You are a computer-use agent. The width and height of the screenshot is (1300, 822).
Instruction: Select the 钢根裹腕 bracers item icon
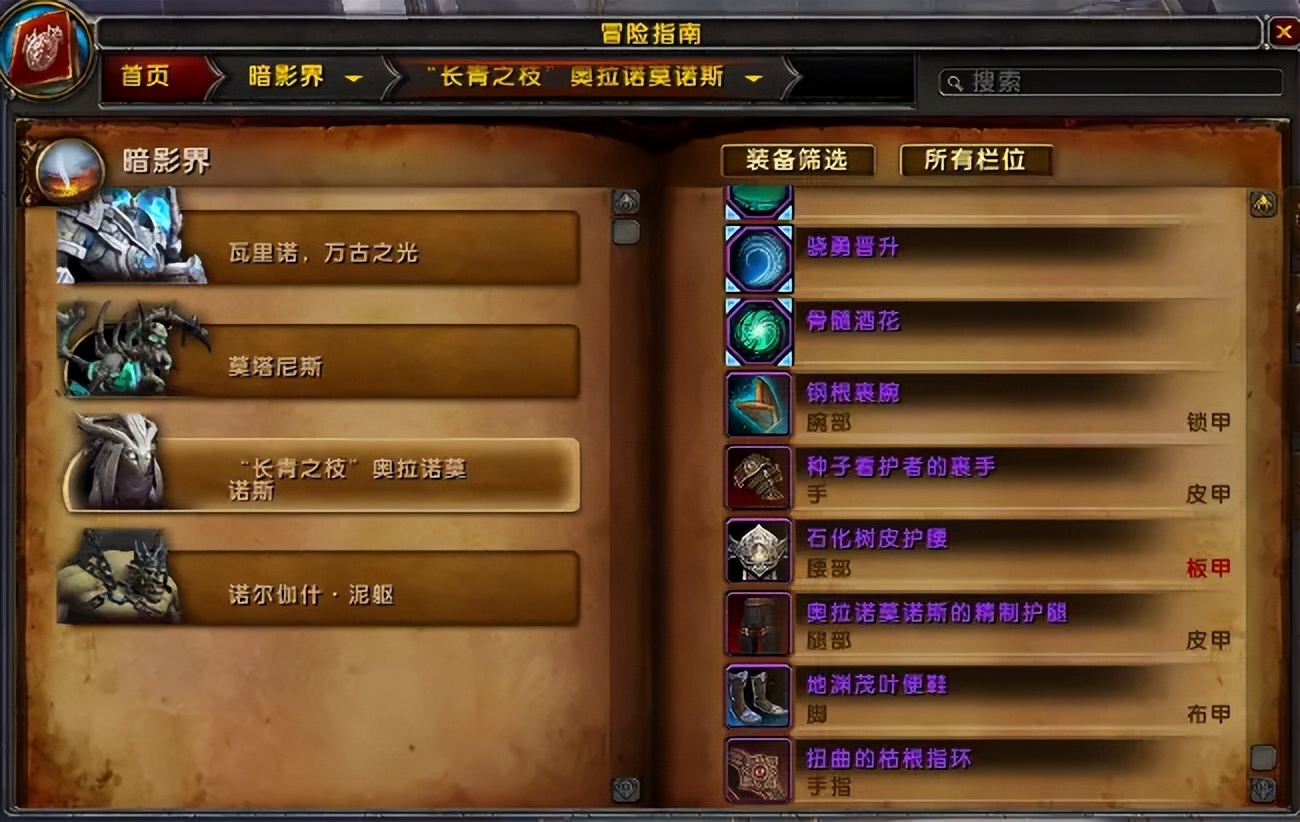[x=757, y=406]
